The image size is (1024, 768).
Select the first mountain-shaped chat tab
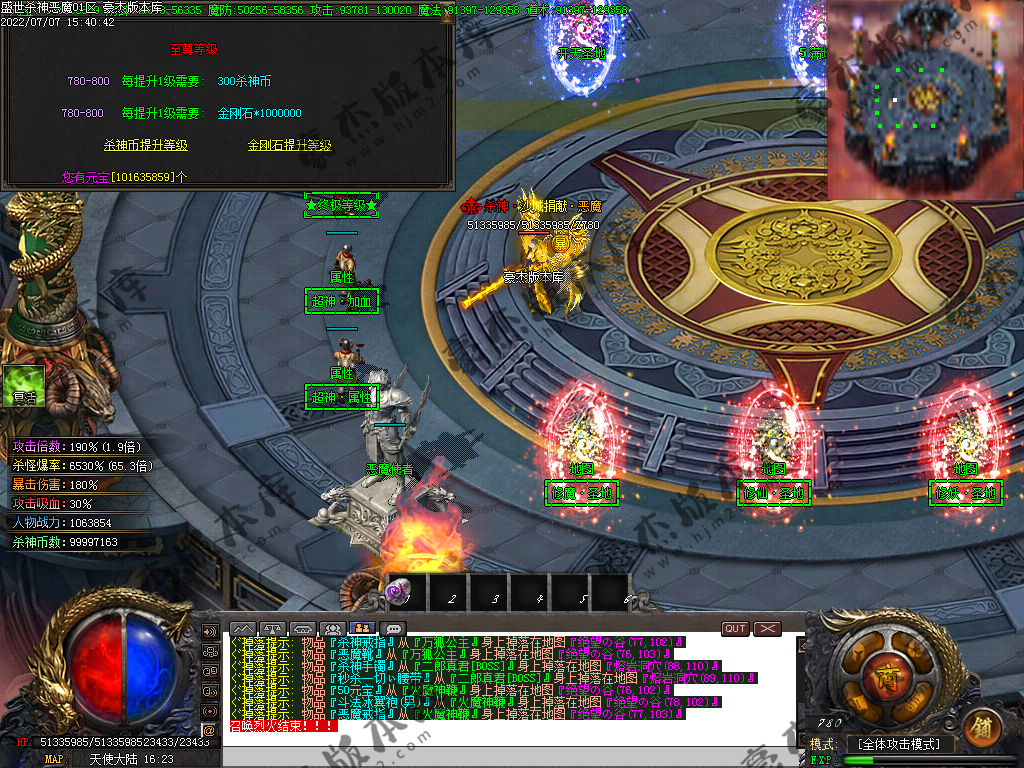tap(242, 629)
